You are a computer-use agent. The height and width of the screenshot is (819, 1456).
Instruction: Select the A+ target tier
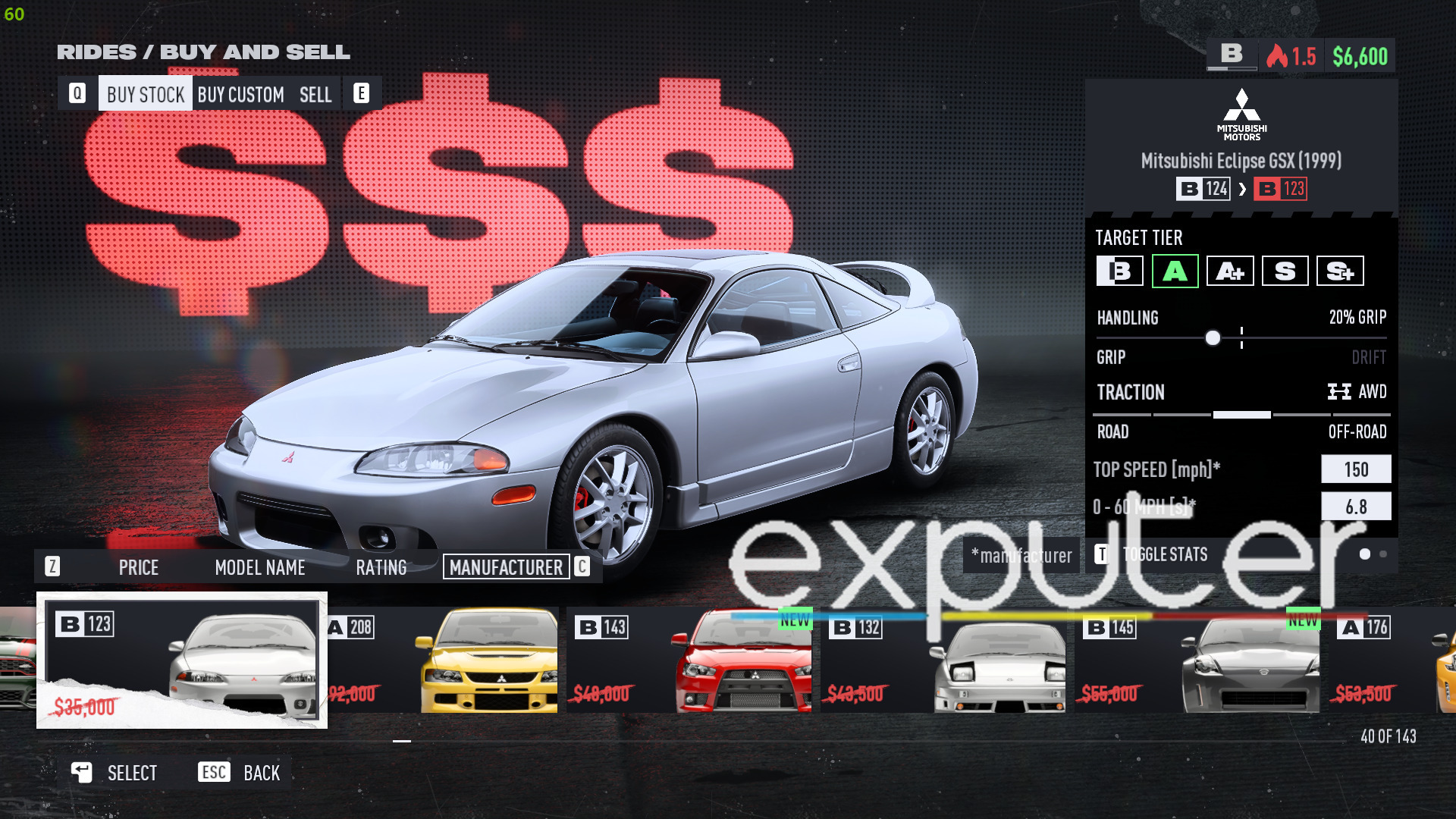point(1229,270)
